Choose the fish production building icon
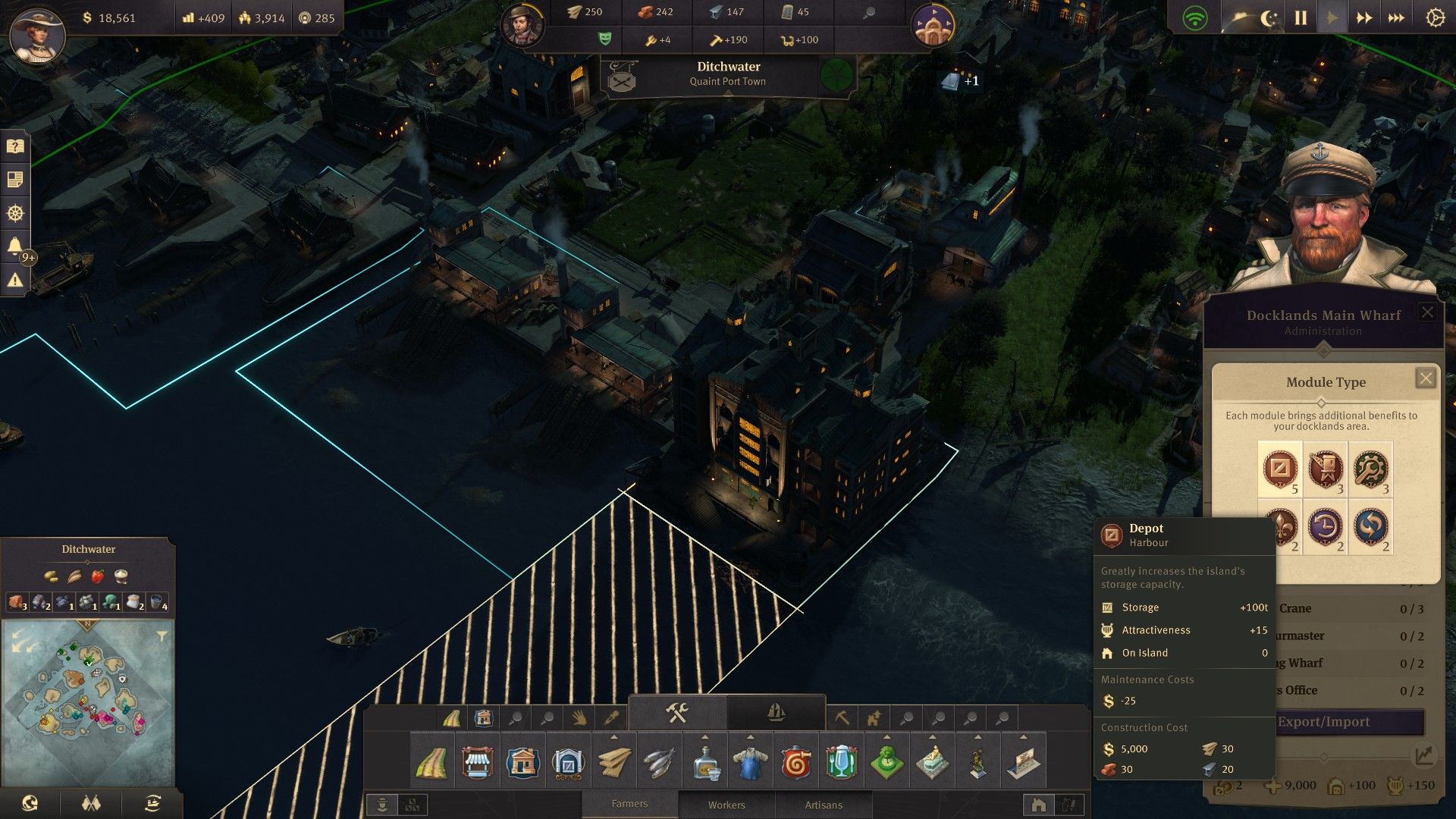 [659, 762]
